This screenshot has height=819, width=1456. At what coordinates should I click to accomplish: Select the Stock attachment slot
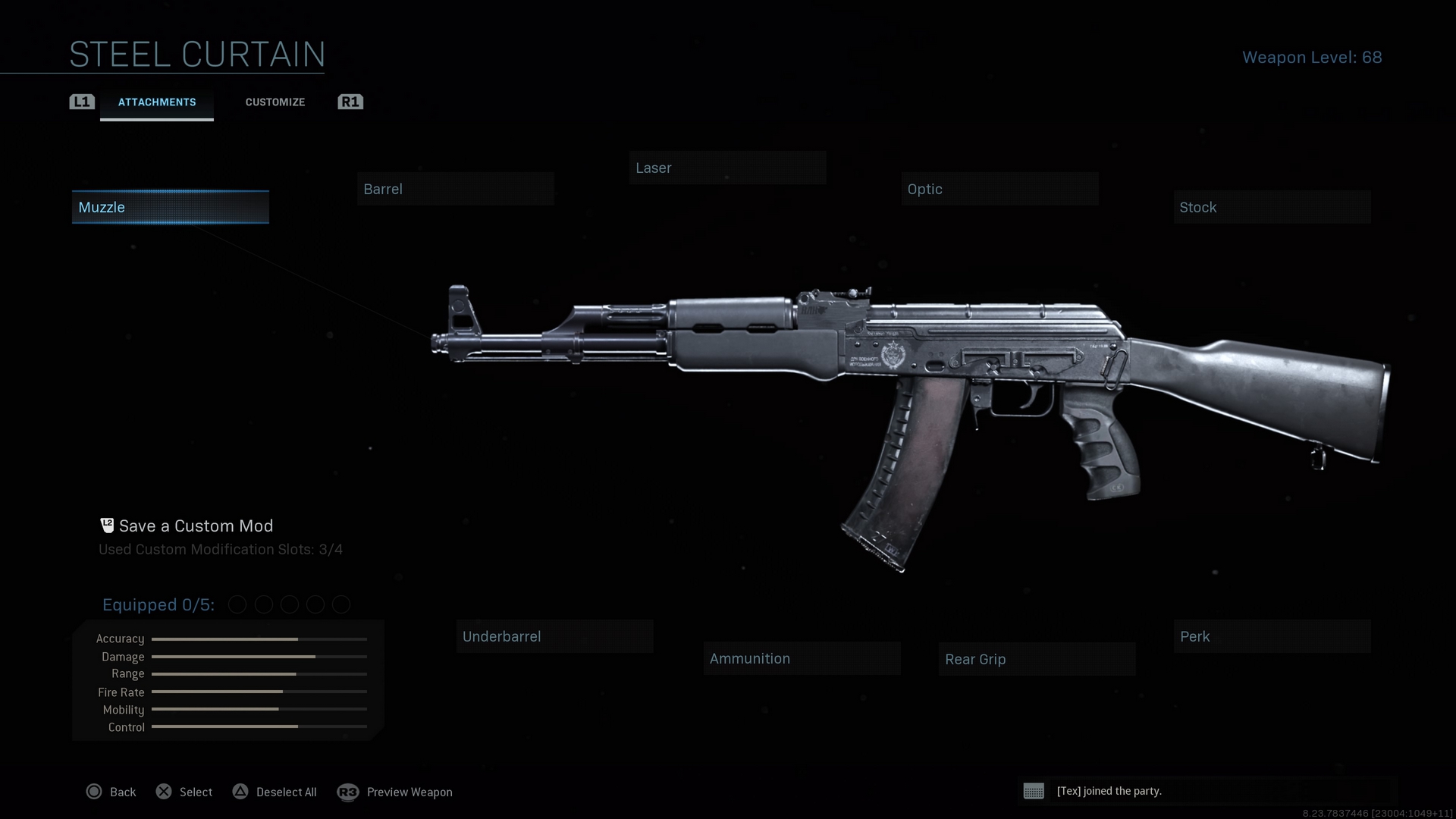pyautogui.click(x=1272, y=207)
